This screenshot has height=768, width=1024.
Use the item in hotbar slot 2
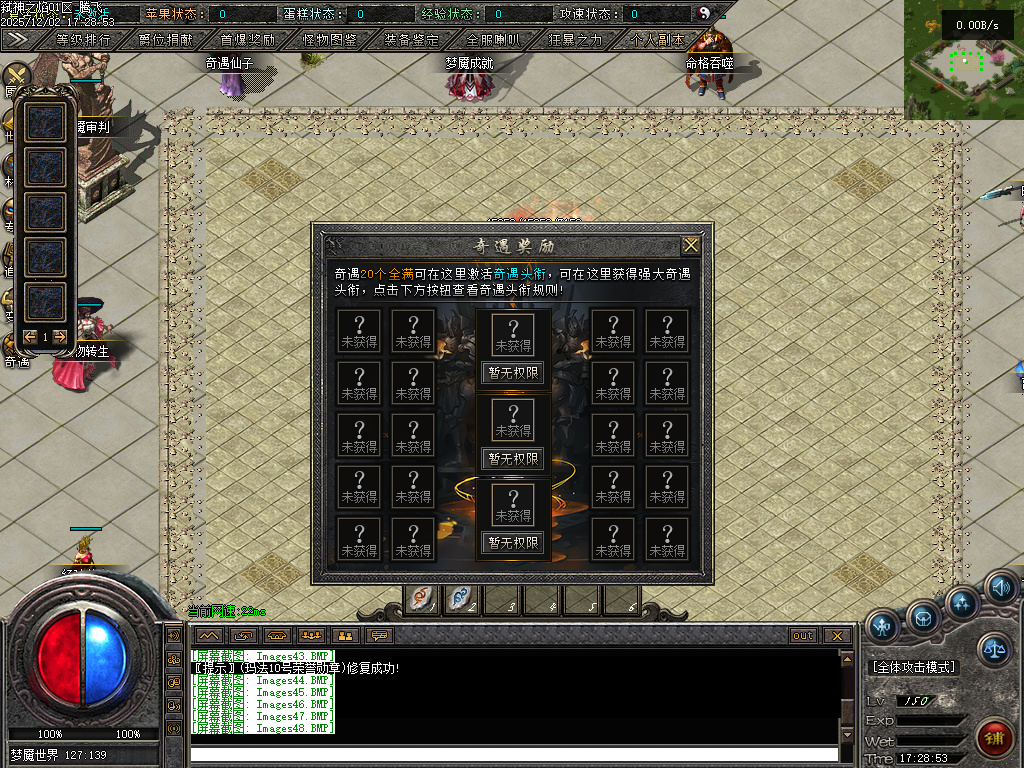tap(462, 598)
